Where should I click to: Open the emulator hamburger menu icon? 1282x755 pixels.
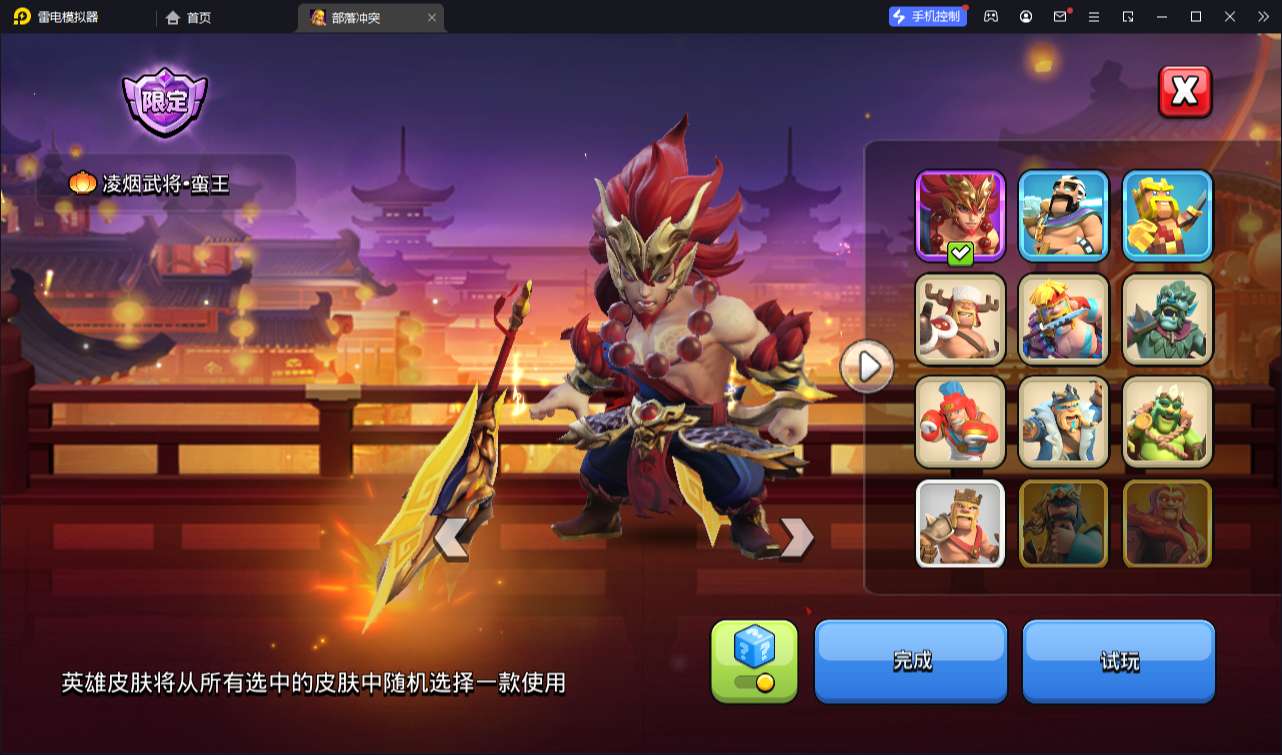coord(1096,17)
